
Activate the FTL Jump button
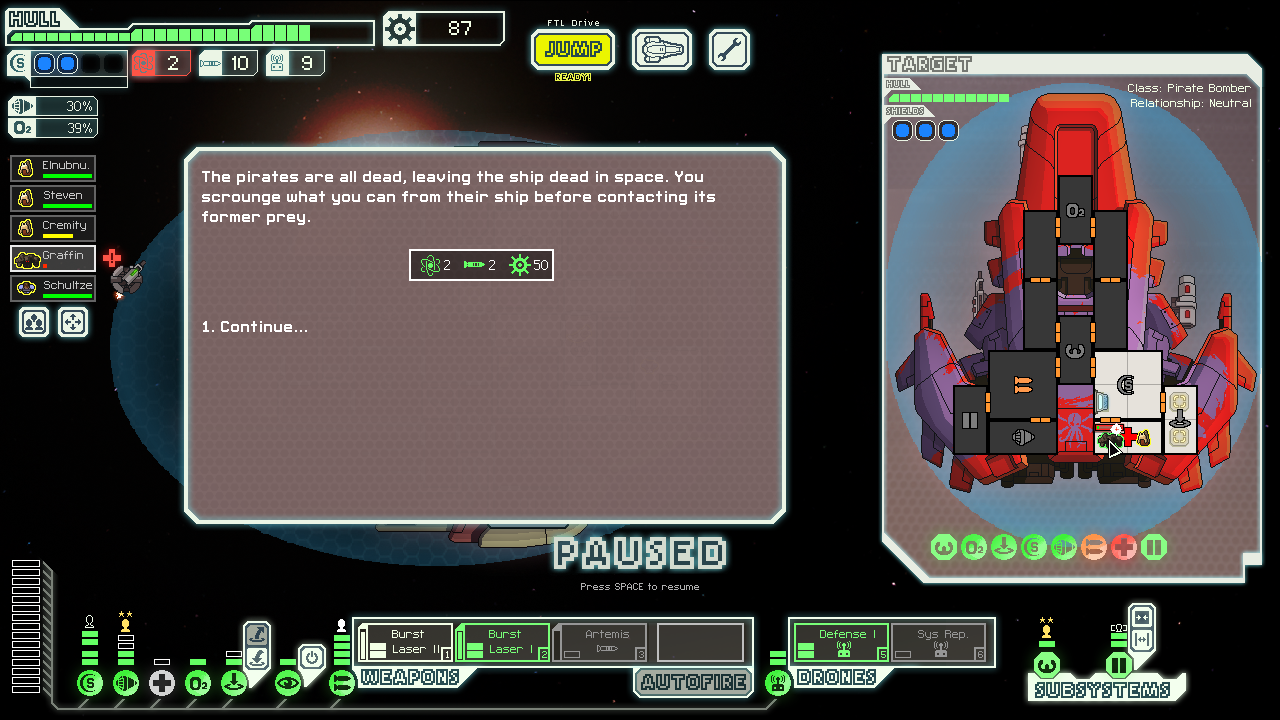[x=573, y=49]
